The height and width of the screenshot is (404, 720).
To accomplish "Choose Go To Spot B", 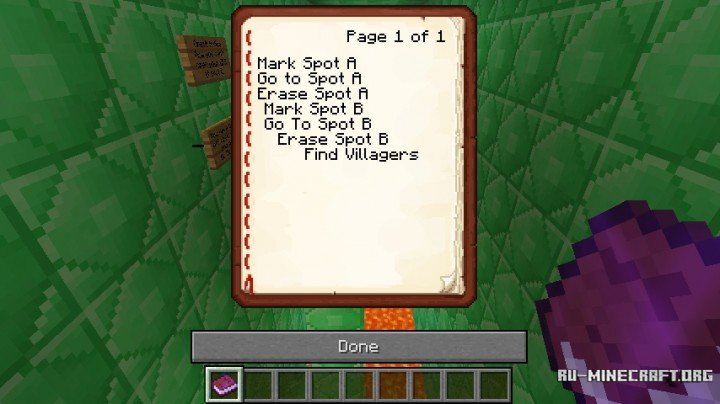I will (x=317, y=124).
